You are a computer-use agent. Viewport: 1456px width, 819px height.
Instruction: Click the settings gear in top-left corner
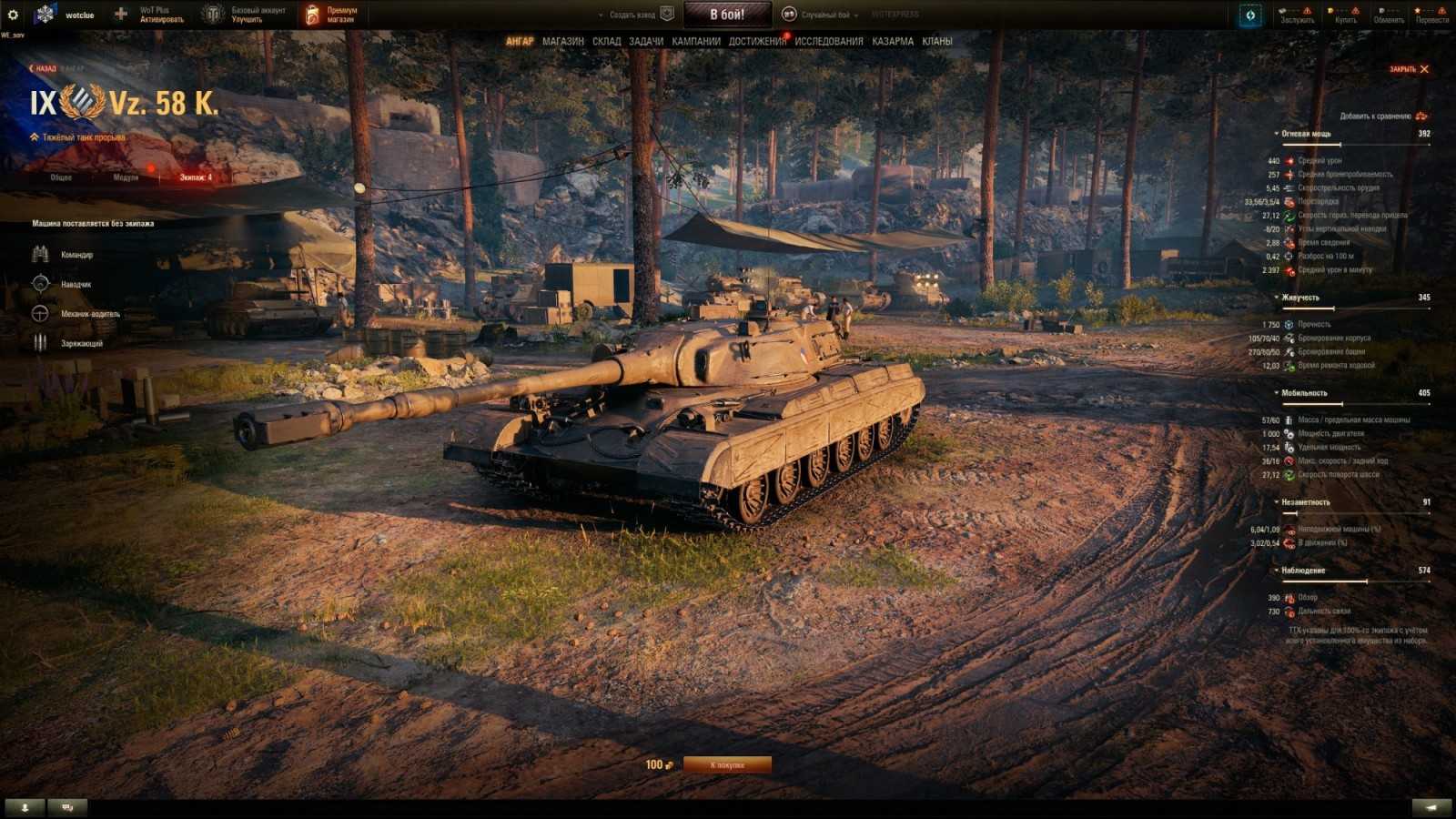11,12
